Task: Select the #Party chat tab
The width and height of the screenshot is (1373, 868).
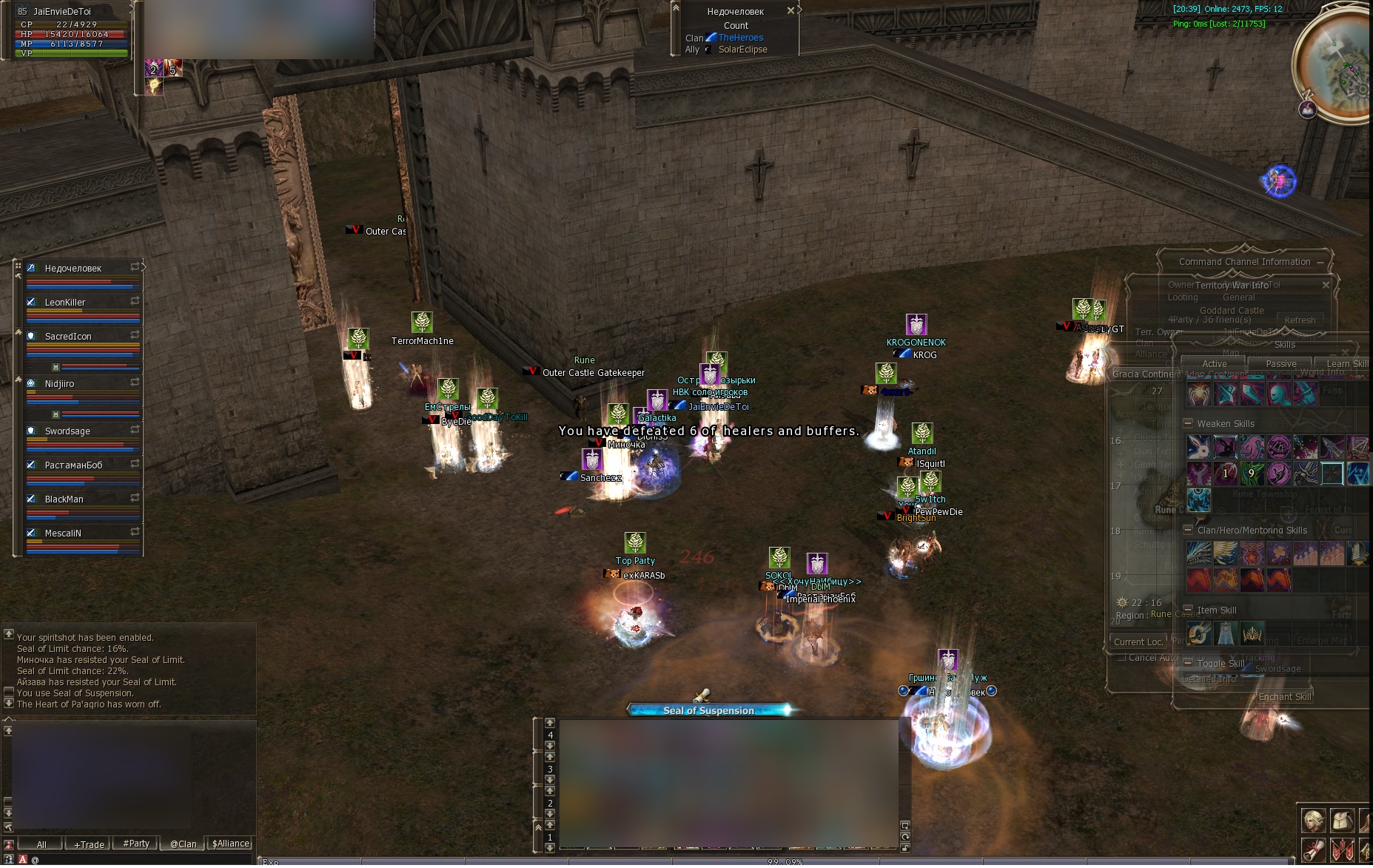Action: [x=136, y=844]
